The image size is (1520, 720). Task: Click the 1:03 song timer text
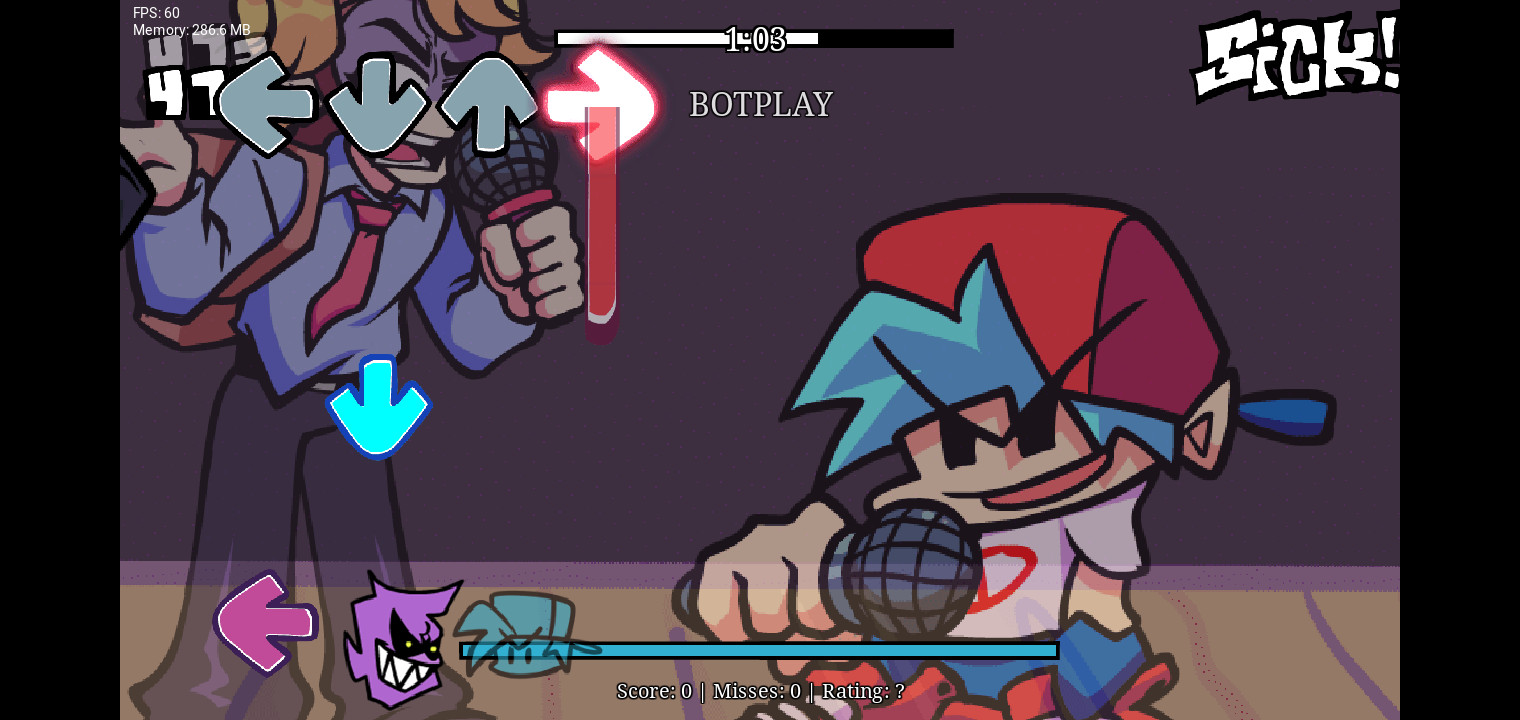point(756,40)
